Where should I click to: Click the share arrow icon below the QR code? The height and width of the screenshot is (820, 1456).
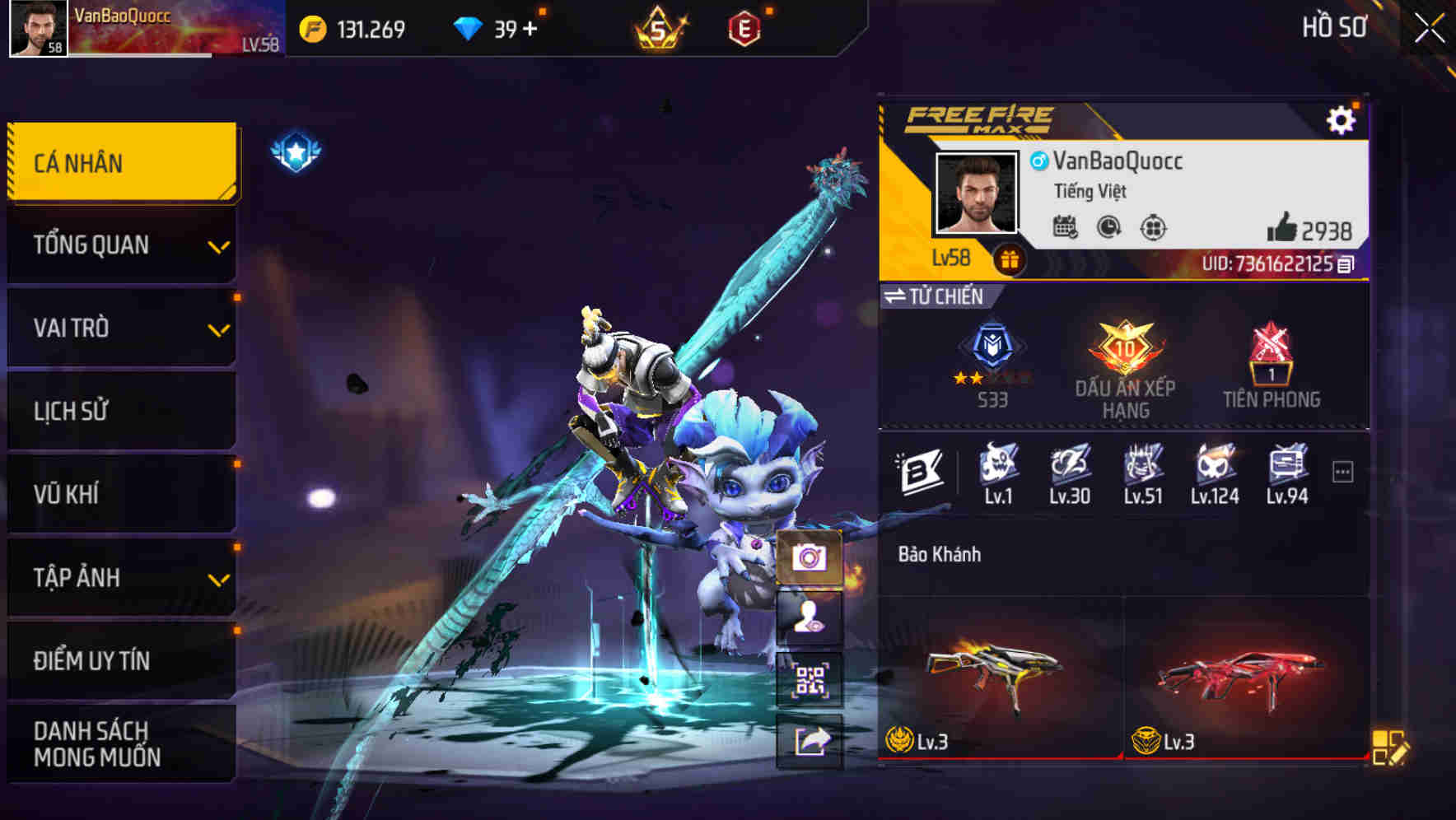click(x=810, y=743)
